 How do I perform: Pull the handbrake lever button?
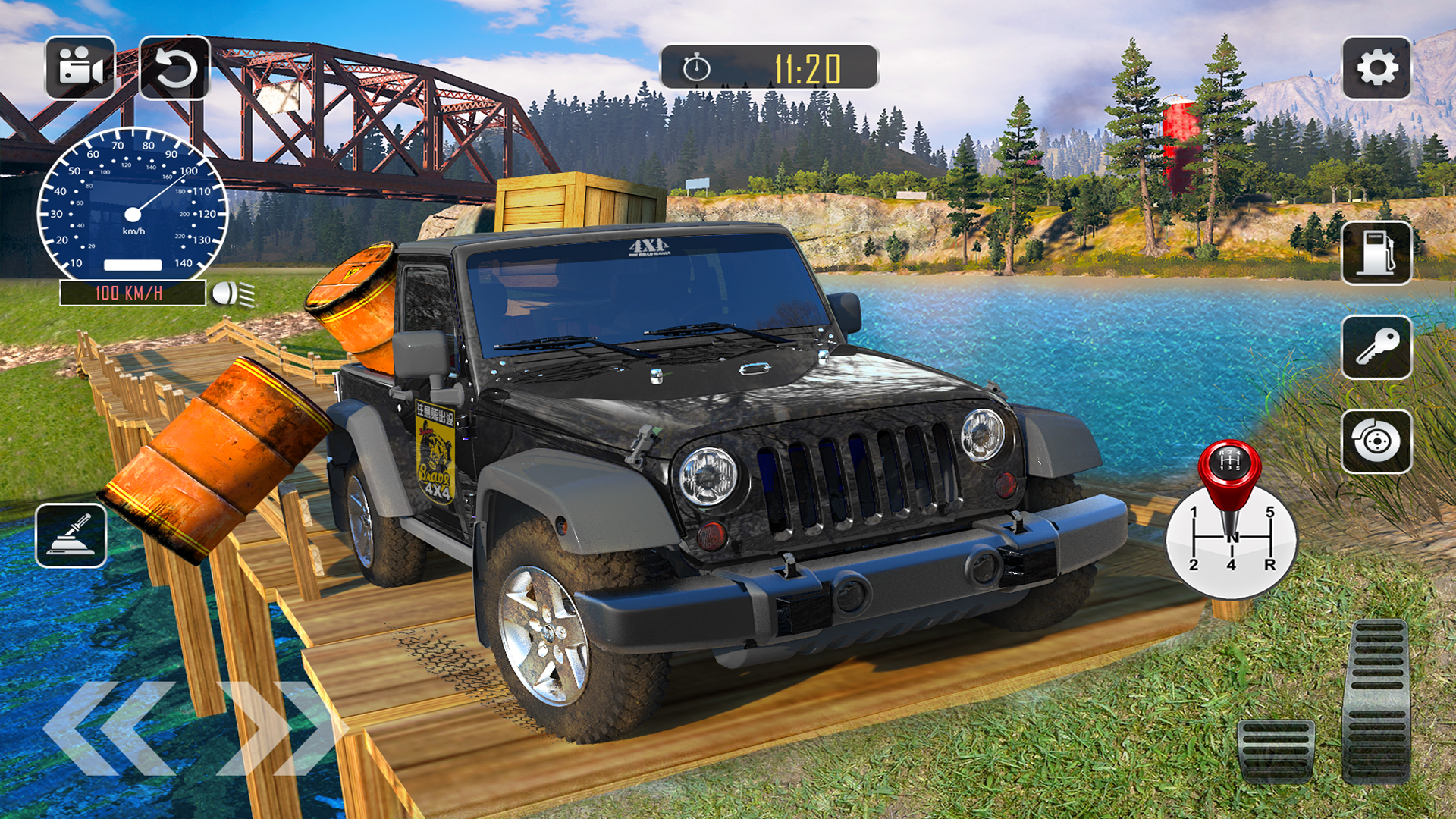(71, 535)
